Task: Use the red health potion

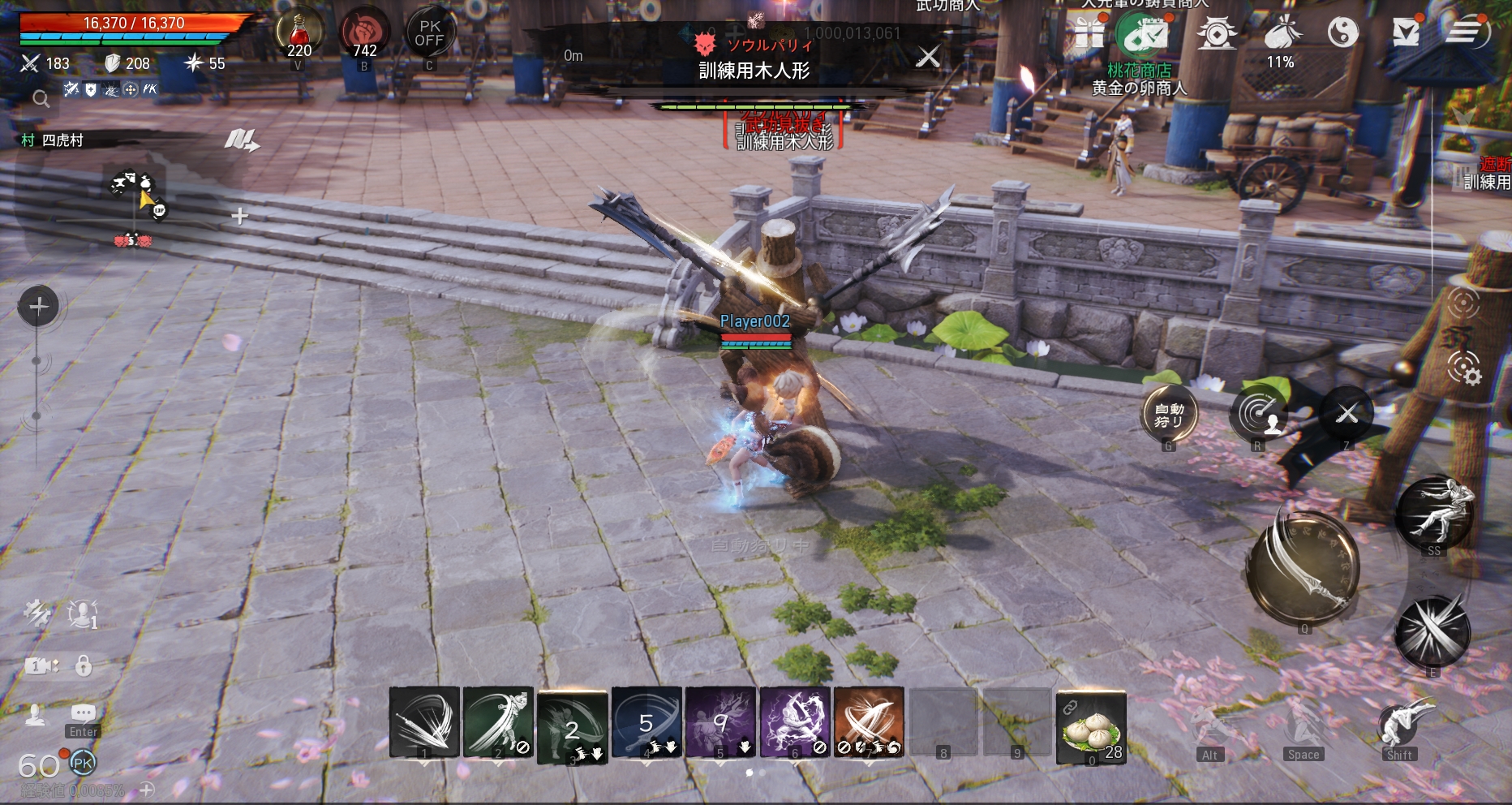Action: pyautogui.click(x=299, y=35)
